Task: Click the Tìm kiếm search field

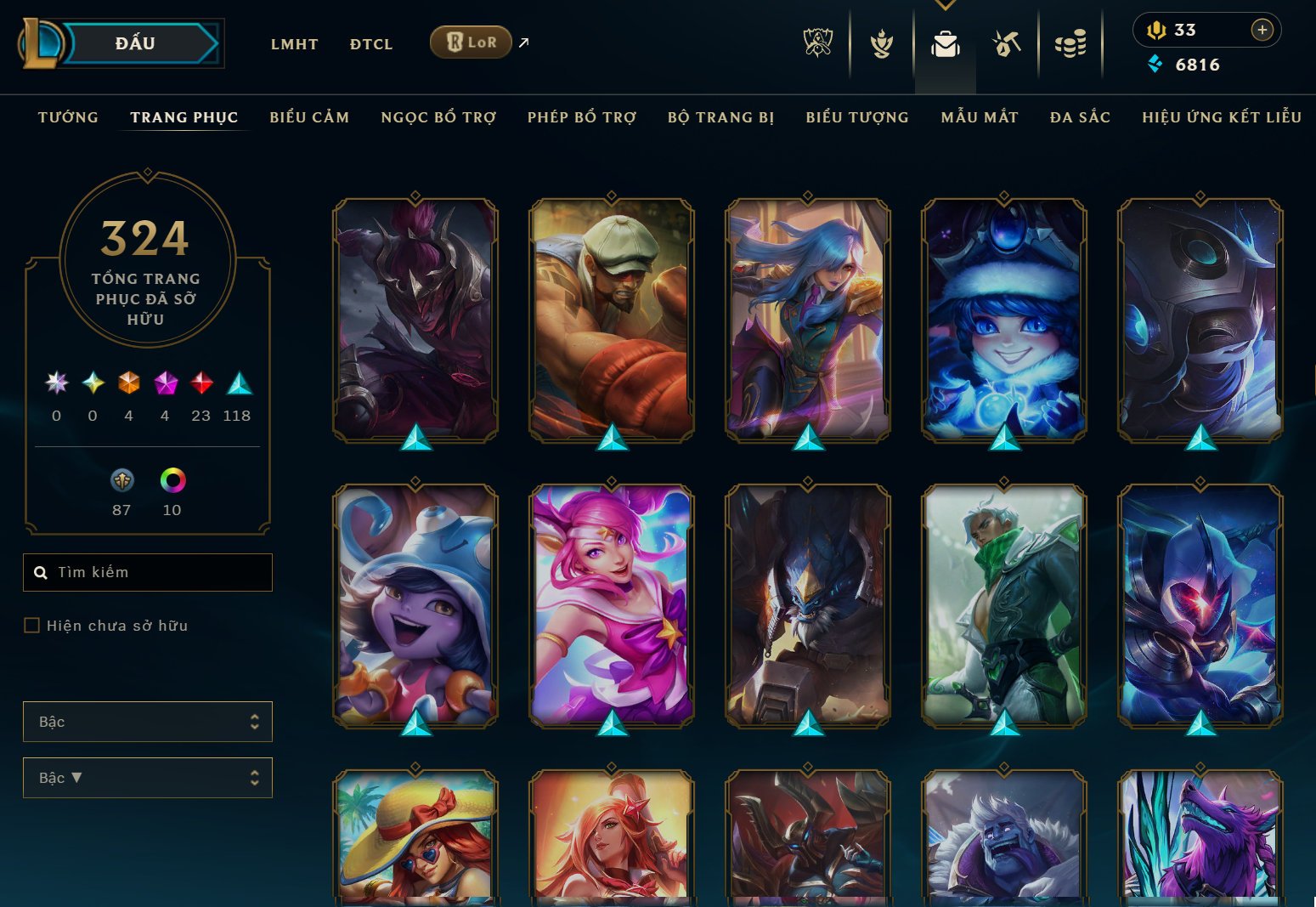Action: [x=147, y=572]
